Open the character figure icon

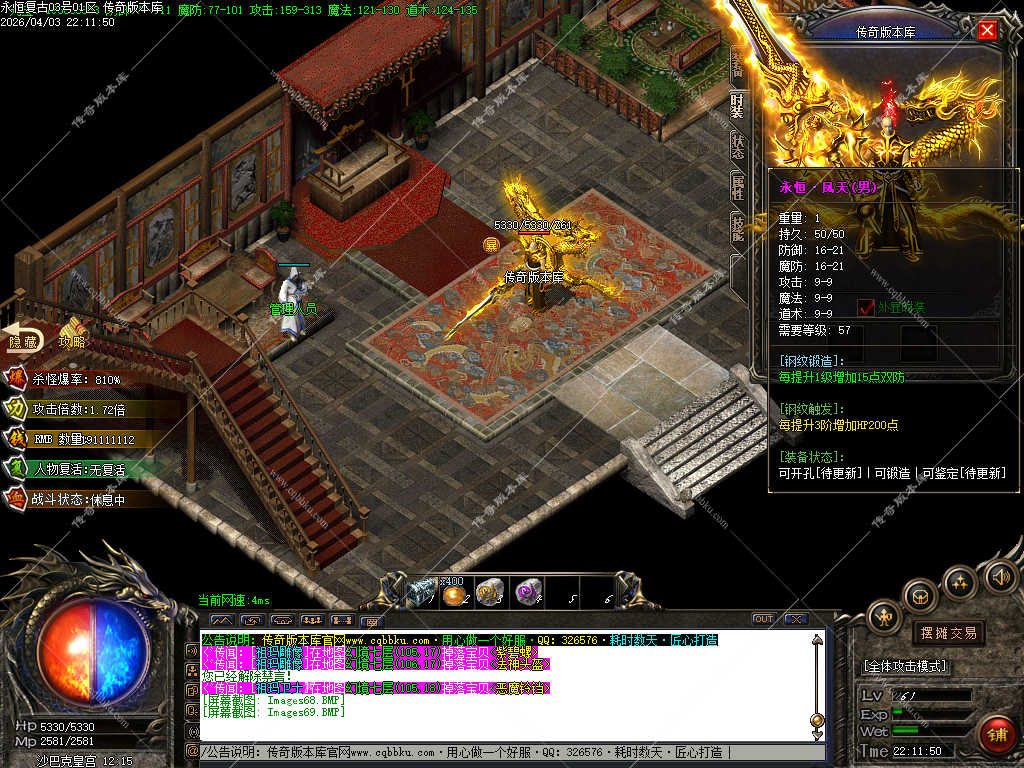pos(884,616)
